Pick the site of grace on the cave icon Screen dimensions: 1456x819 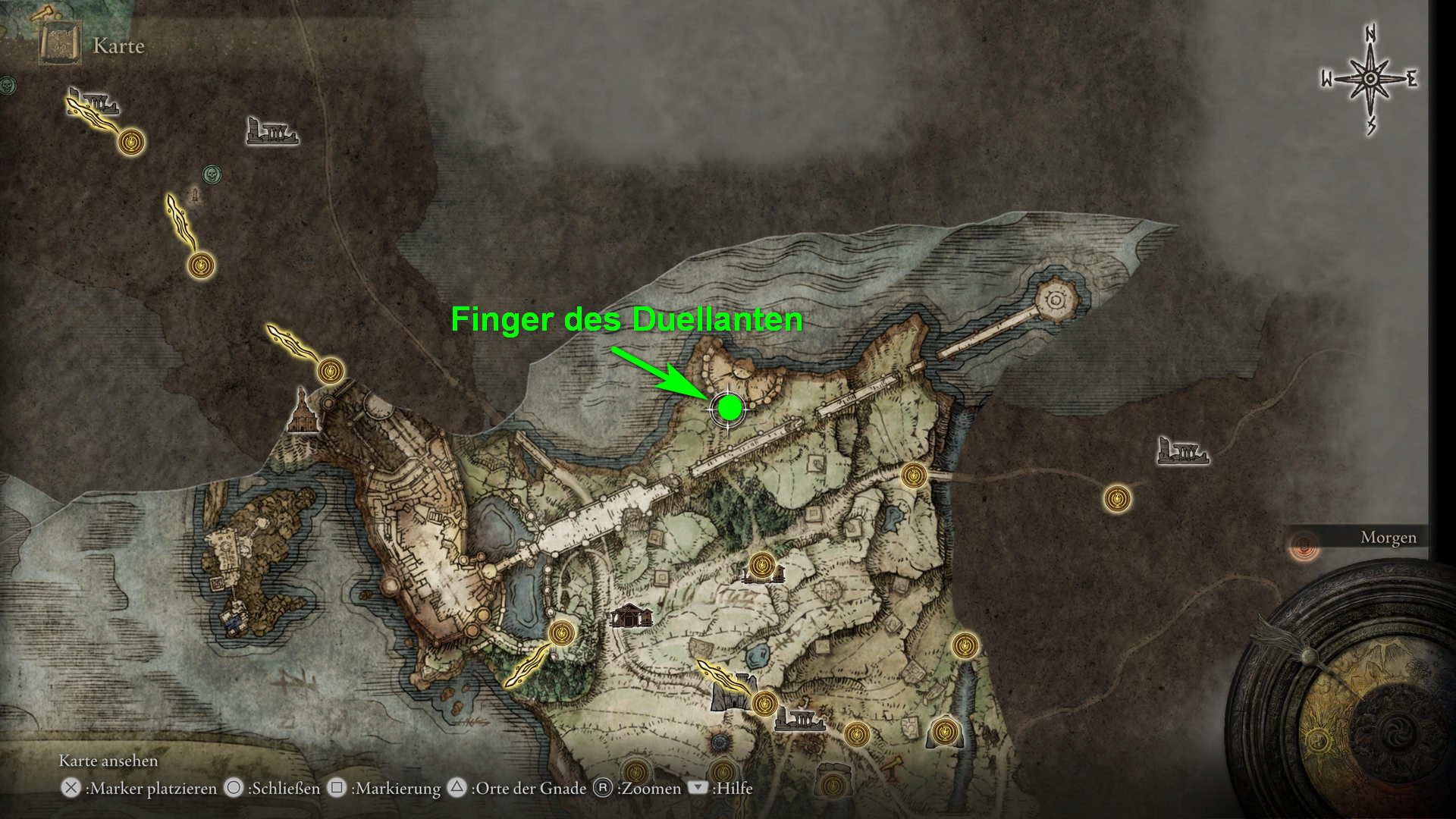(944, 732)
